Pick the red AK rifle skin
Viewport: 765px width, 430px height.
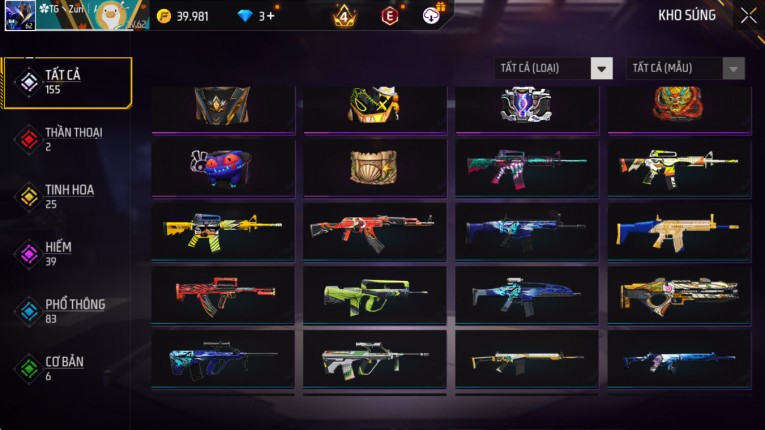[375, 231]
